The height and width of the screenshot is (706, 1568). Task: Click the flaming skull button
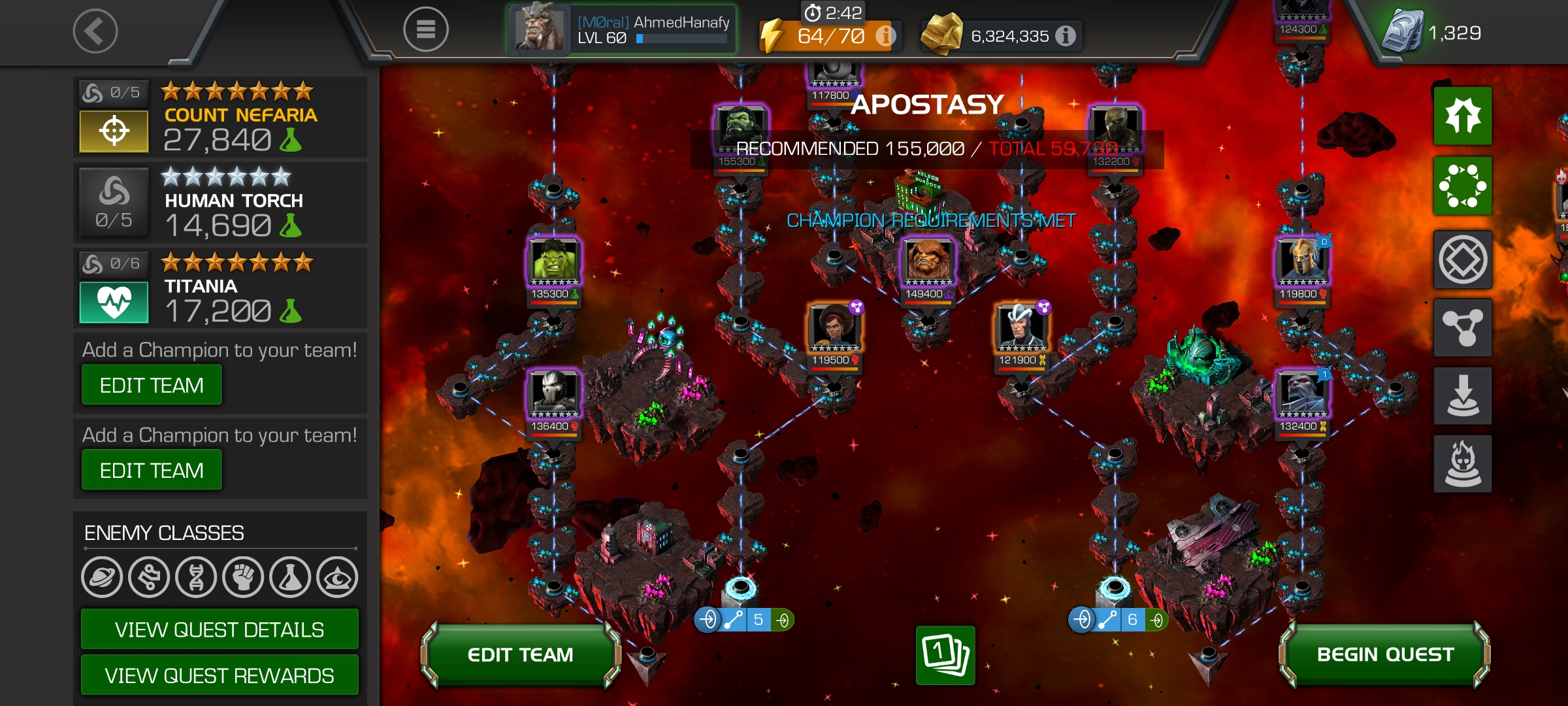coord(1463,463)
